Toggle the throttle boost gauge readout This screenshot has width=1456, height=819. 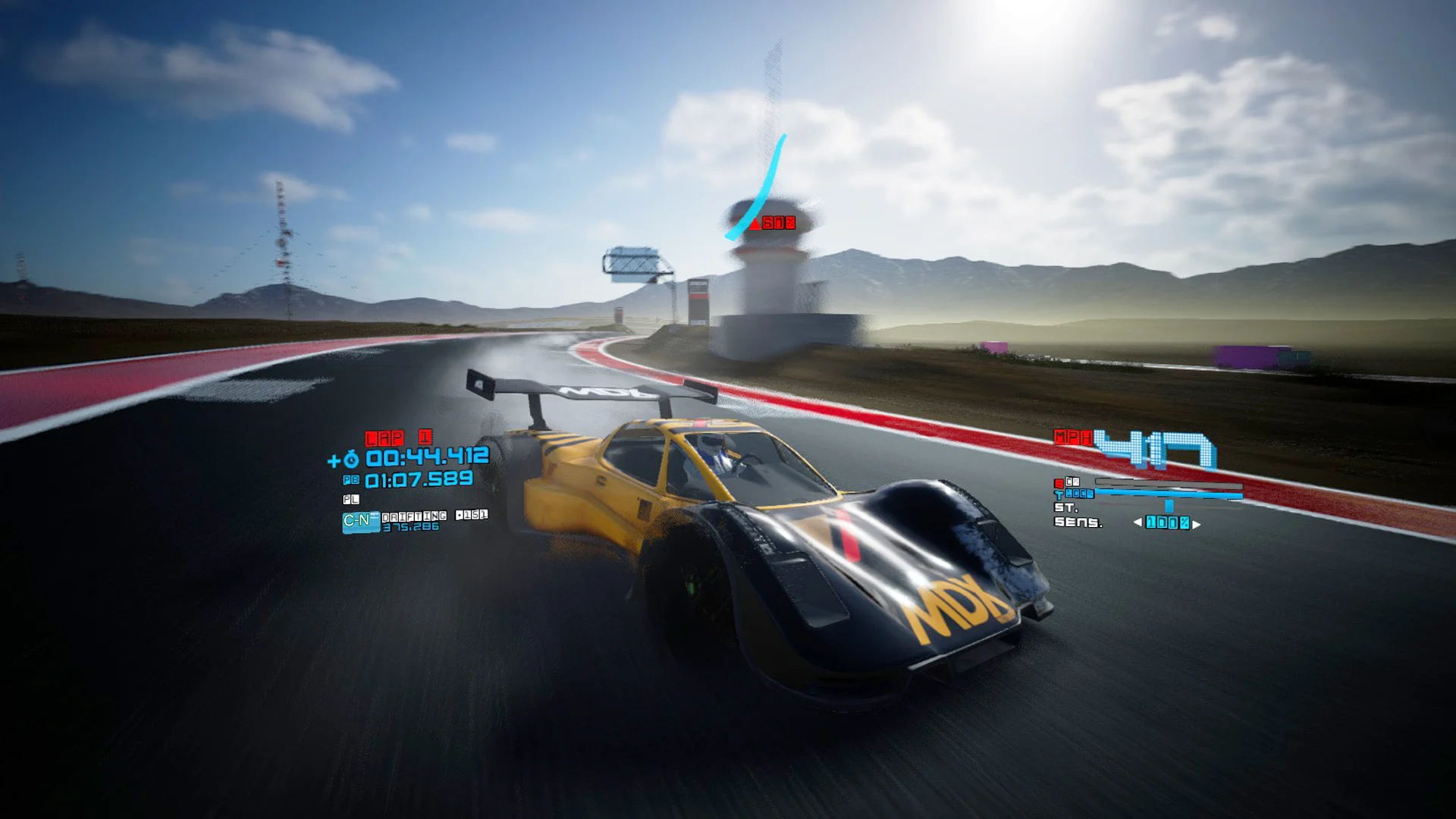[1081, 493]
